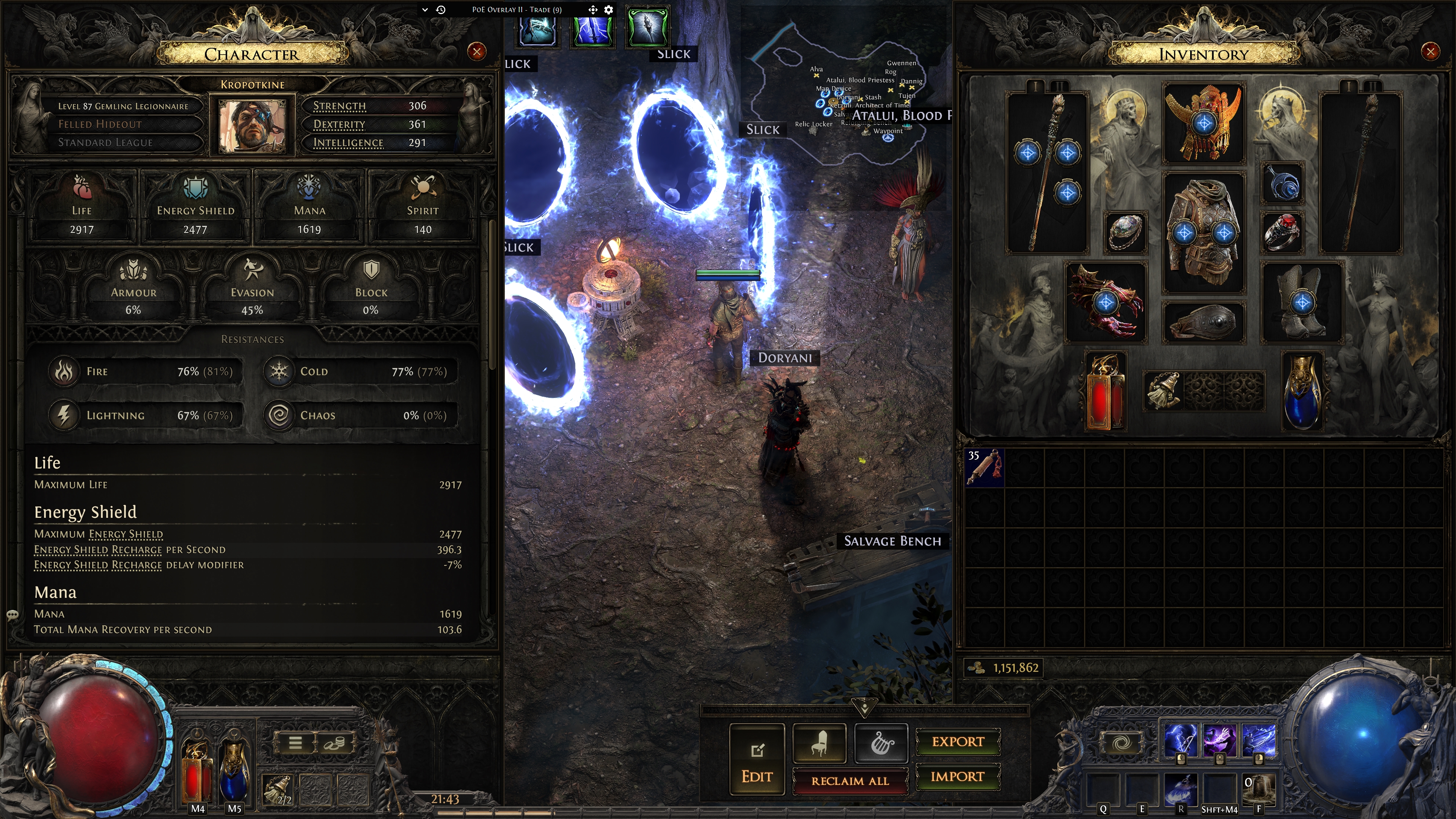Open the hideout decorations chair button

(819, 743)
